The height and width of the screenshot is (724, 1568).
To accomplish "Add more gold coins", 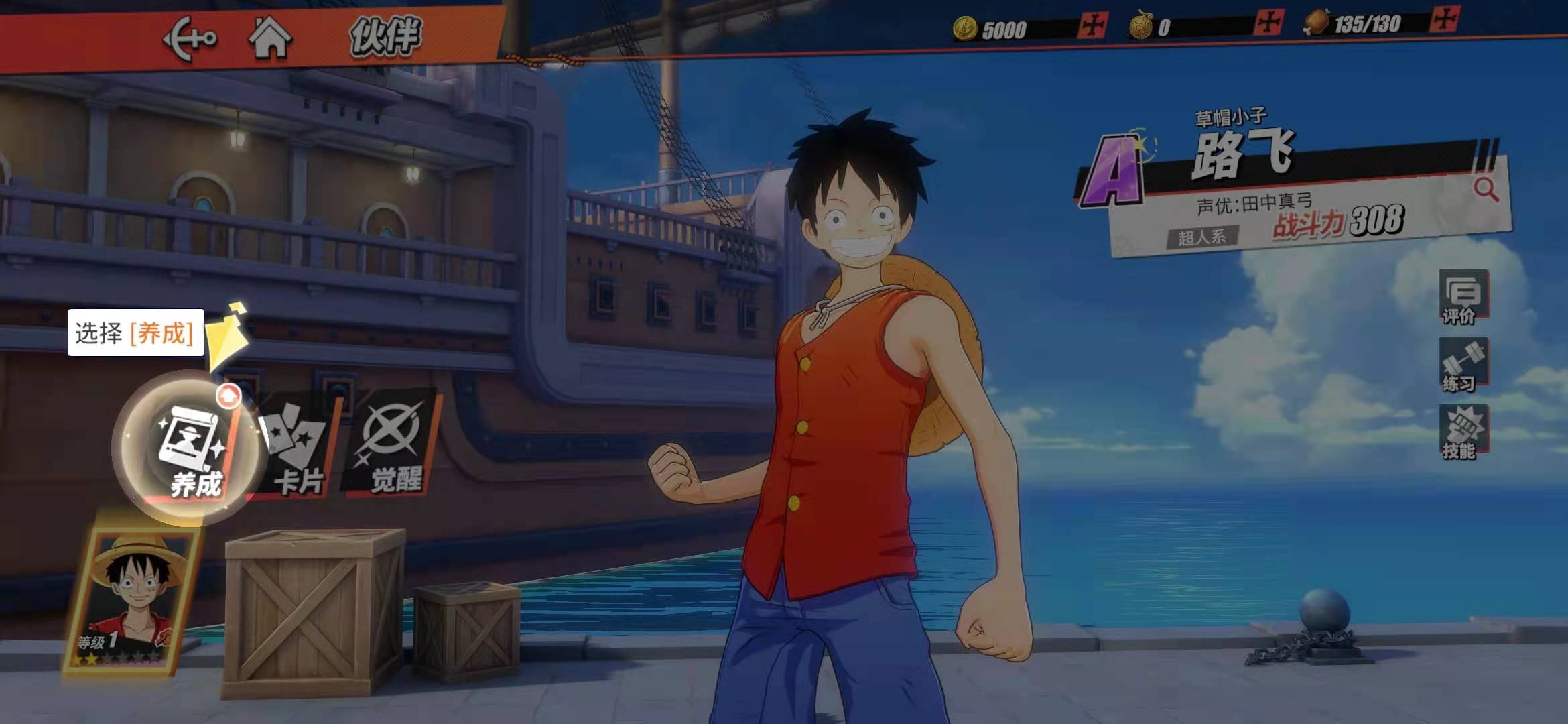I will [1093, 26].
